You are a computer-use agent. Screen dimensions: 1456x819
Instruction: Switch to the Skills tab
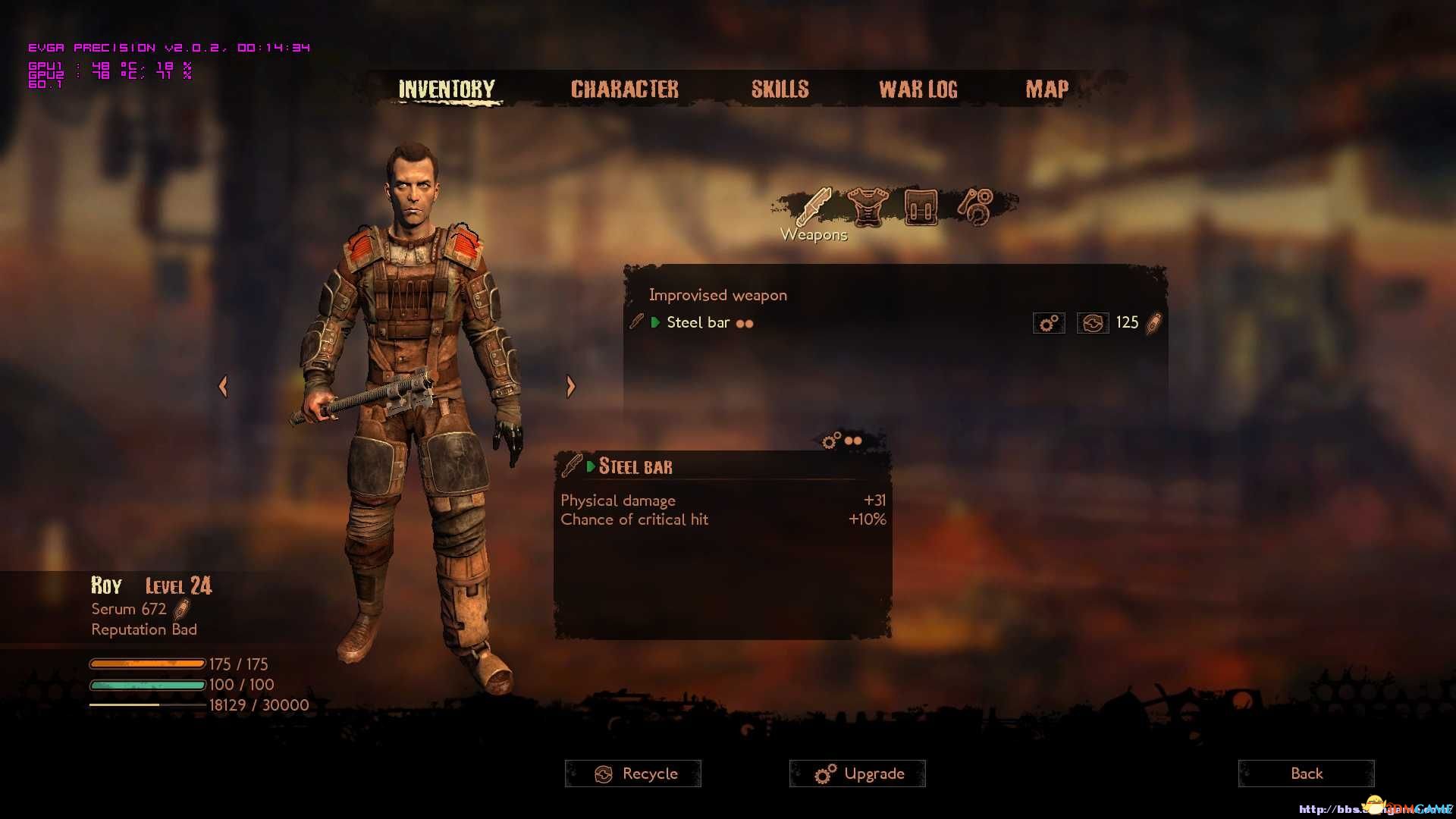pyautogui.click(x=780, y=89)
